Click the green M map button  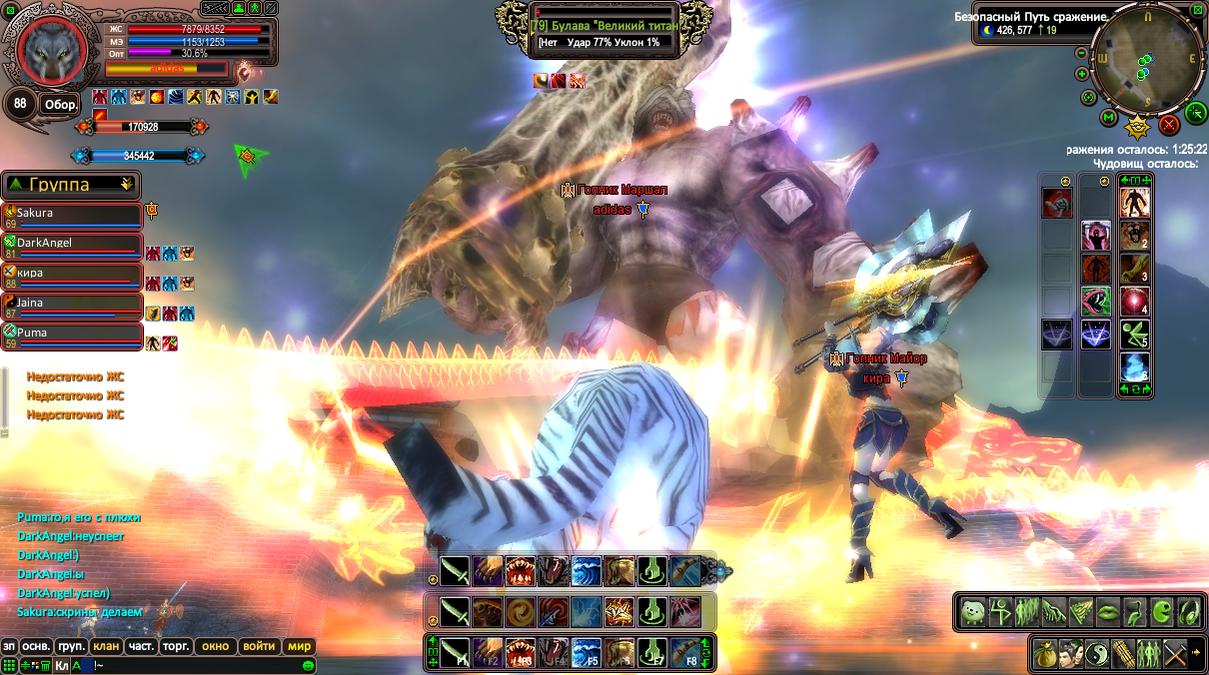(x=1108, y=118)
